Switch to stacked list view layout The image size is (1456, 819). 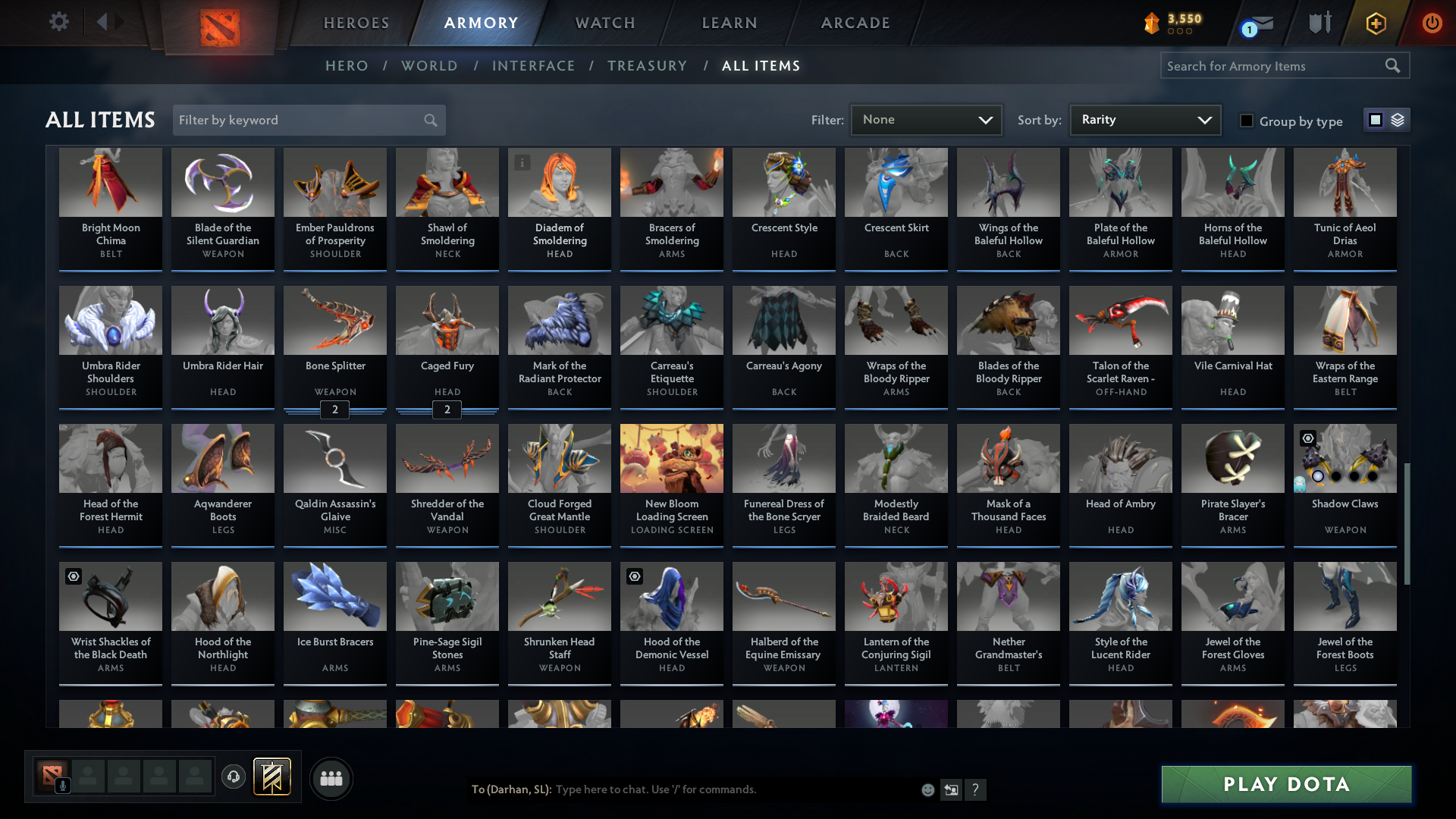point(1398,120)
